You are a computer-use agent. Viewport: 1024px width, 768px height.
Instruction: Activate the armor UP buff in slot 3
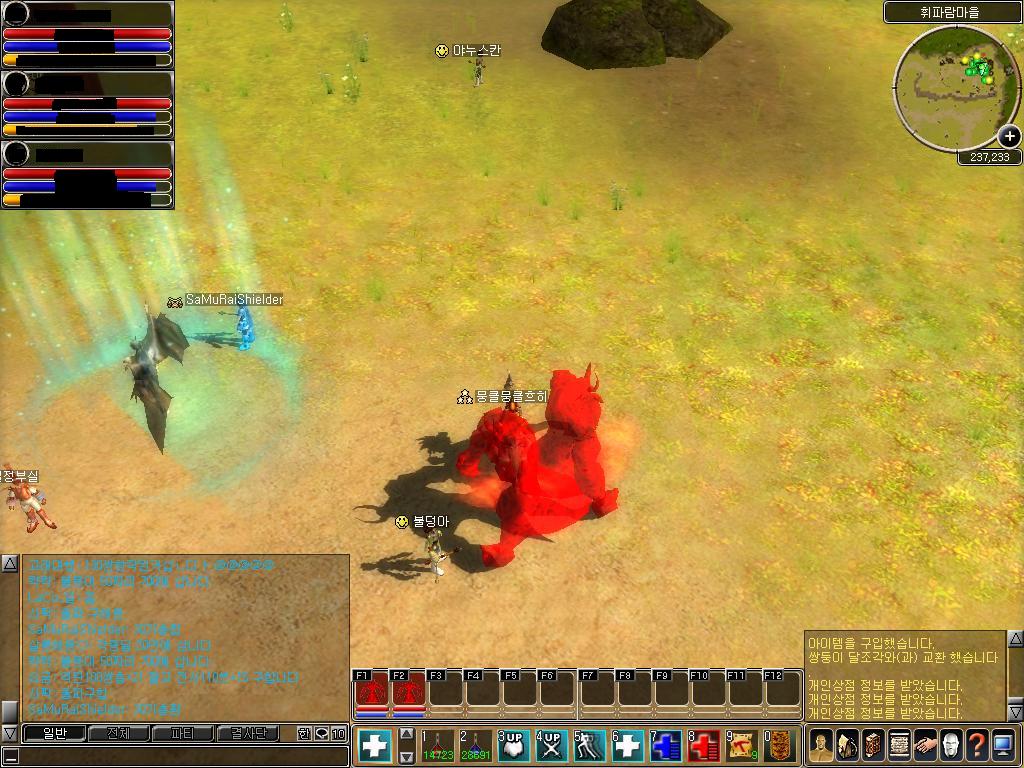click(513, 746)
